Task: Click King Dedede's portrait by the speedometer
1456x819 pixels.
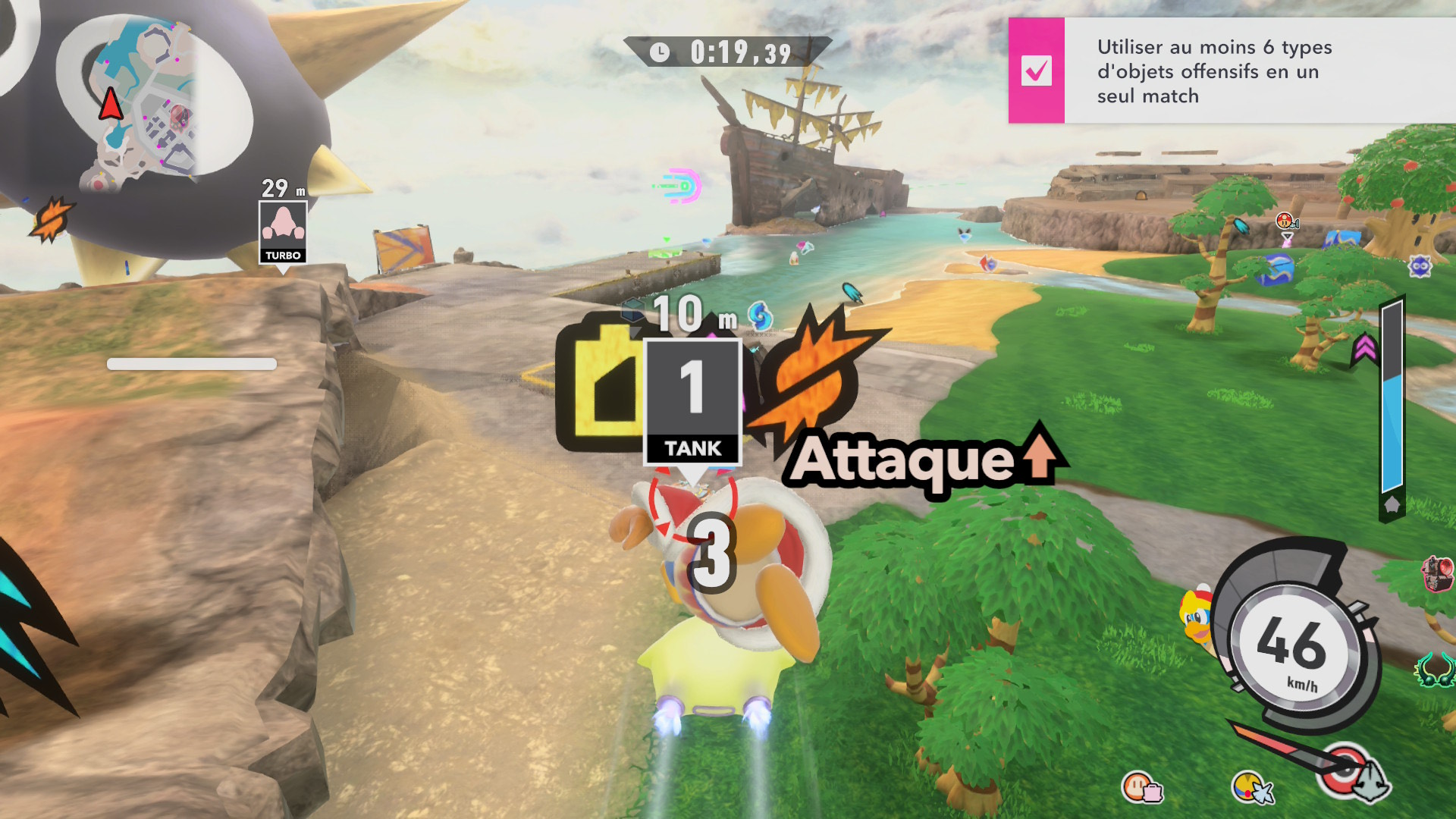Action: (1196, 616)
